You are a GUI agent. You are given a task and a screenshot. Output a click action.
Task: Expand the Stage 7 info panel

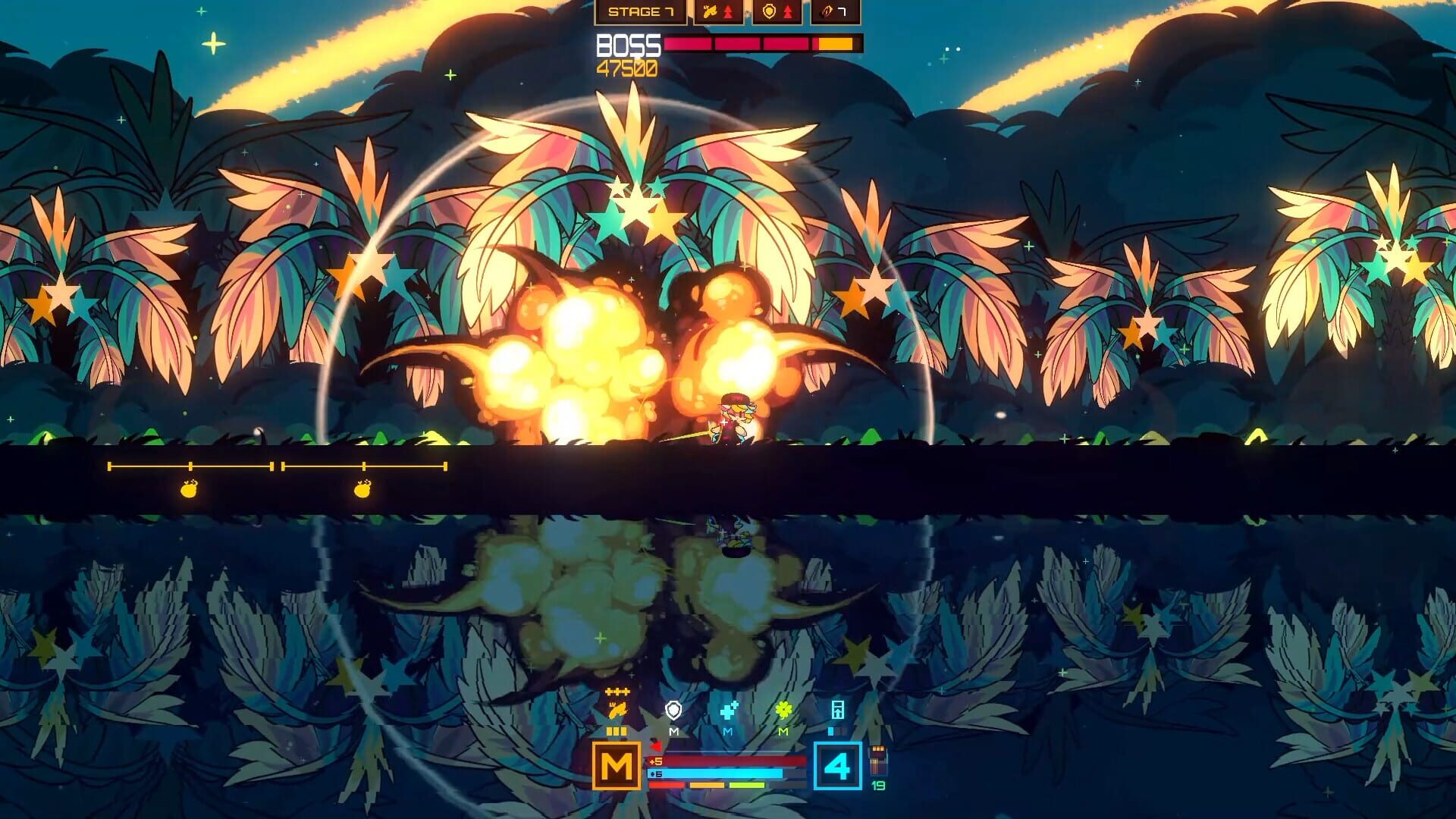point(642,12)
